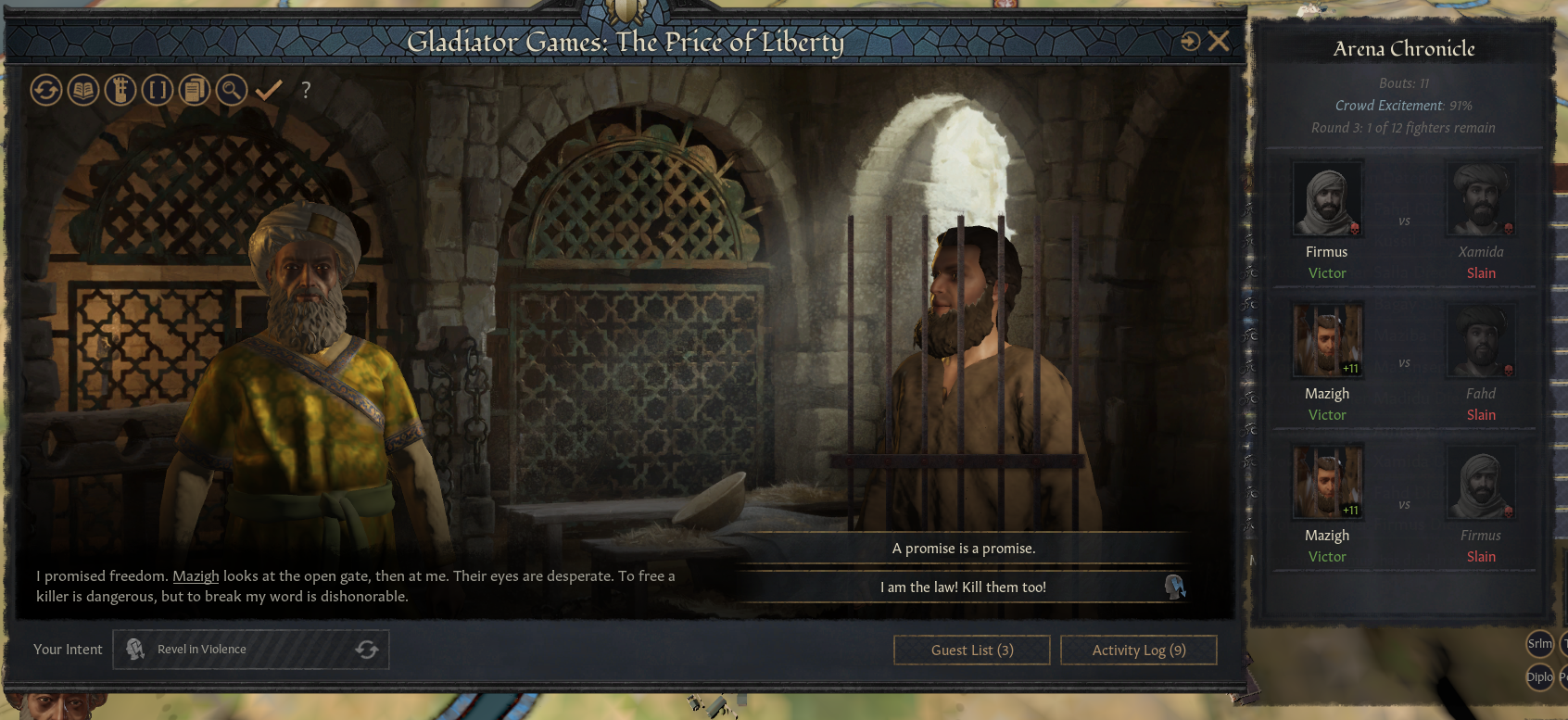Click the circled arrow icon beside close

point(1191,42)
